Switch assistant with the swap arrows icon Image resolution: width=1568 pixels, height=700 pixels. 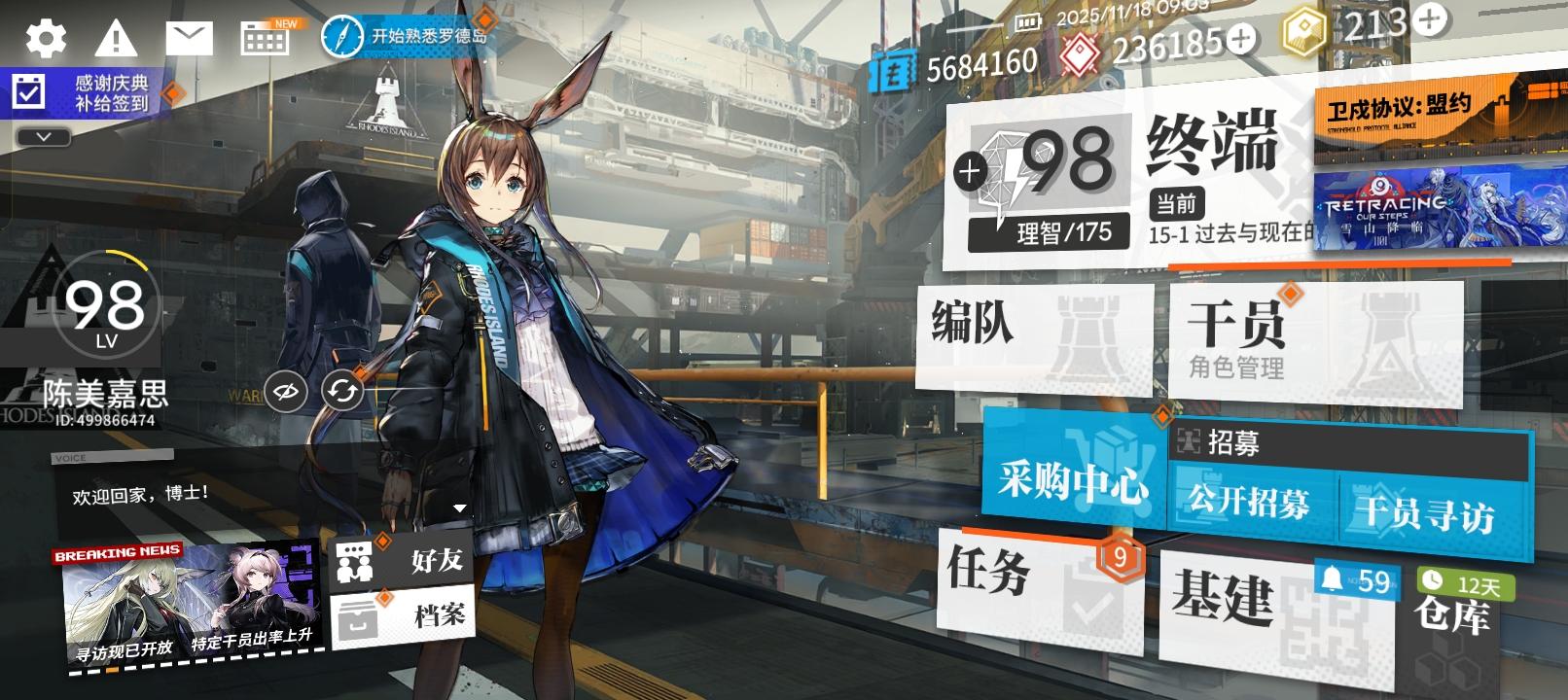tap(342, 393)
